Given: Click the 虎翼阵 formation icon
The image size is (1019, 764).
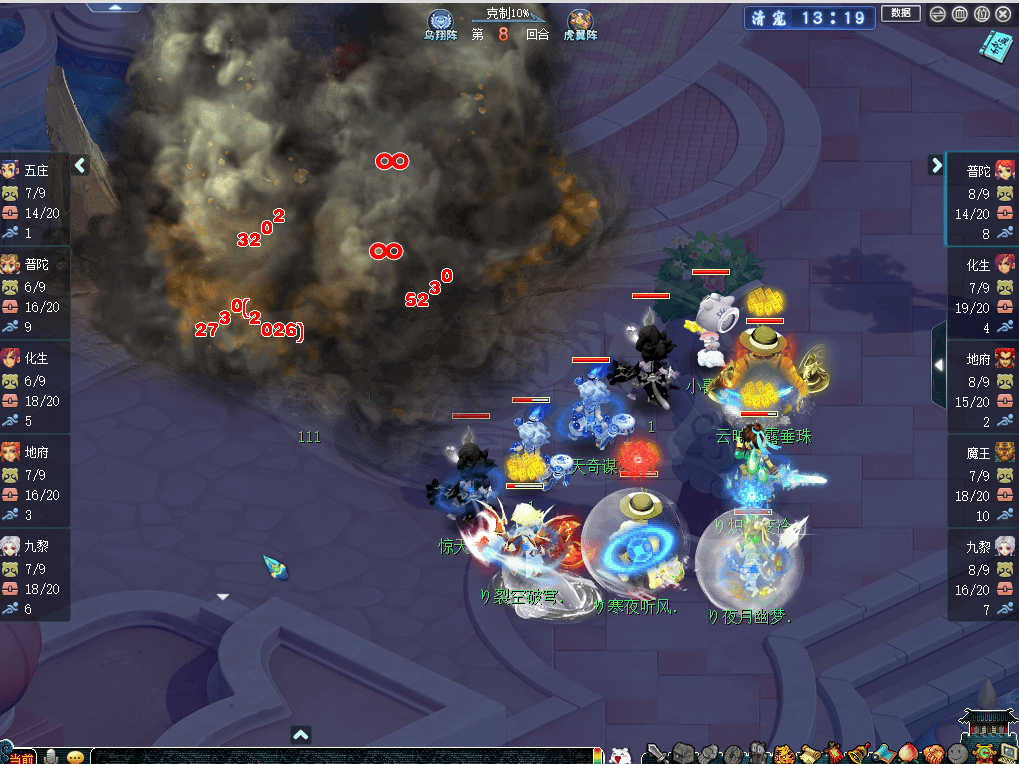Looking at the screenshot, I should click(579, 22).
